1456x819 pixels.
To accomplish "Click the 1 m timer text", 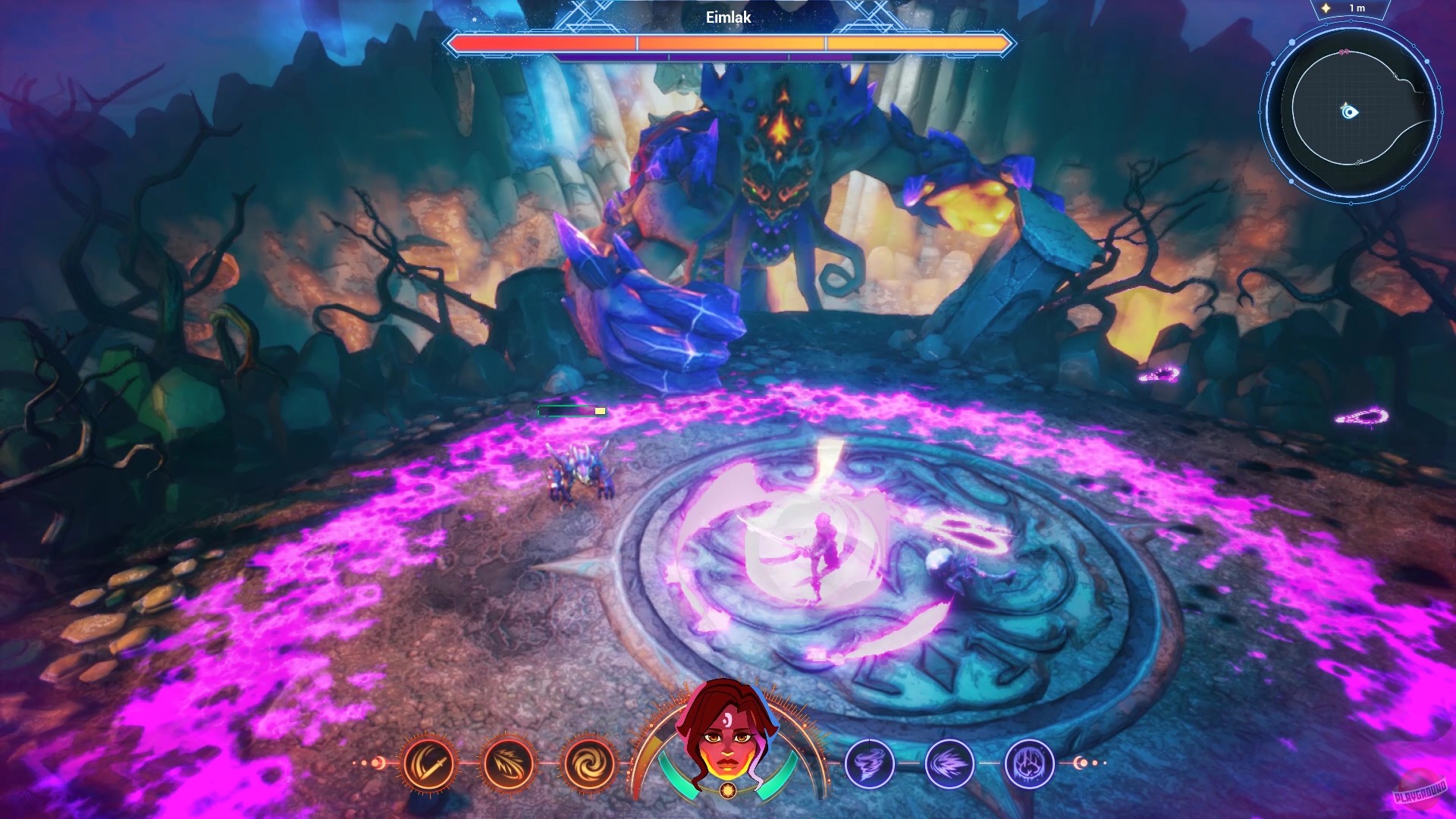I will [x=1359, y=7].
